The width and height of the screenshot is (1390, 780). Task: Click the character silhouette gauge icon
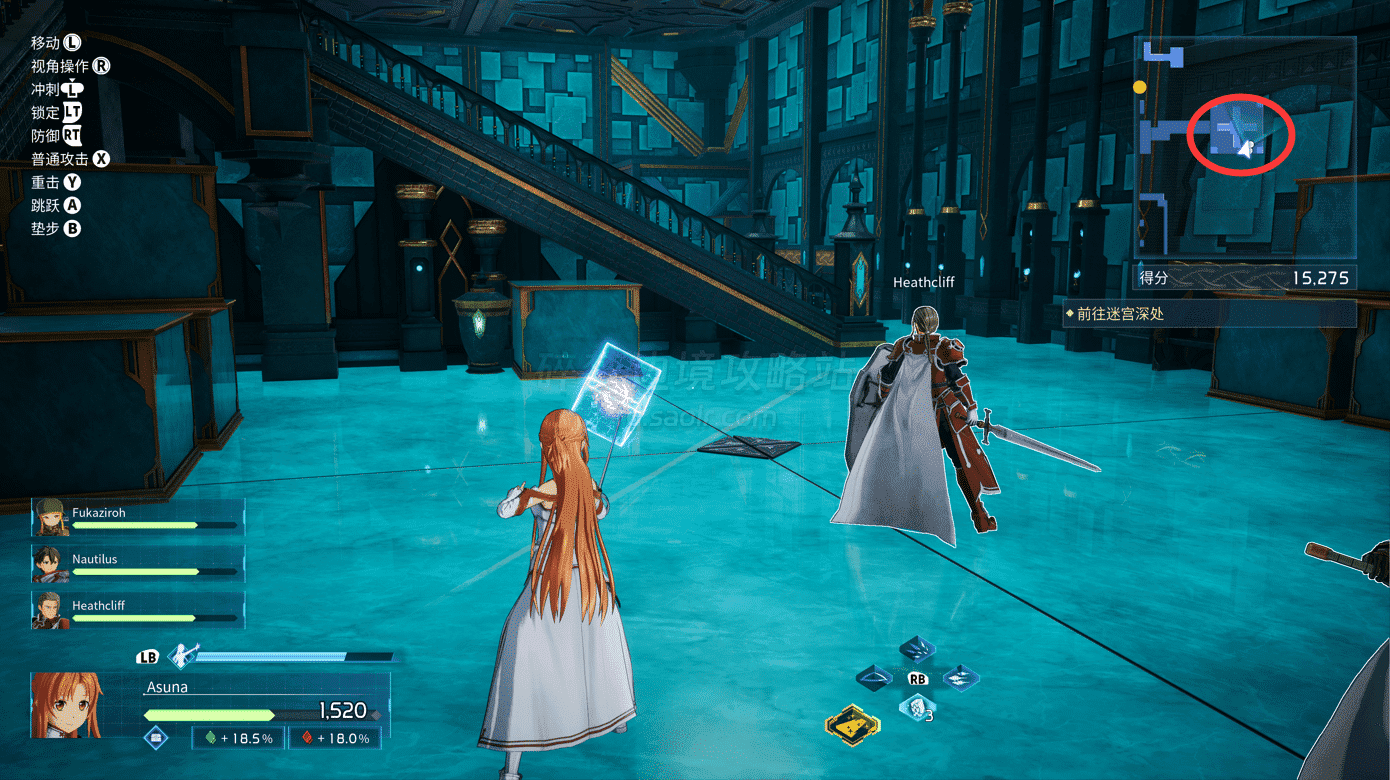coord(182,656)
